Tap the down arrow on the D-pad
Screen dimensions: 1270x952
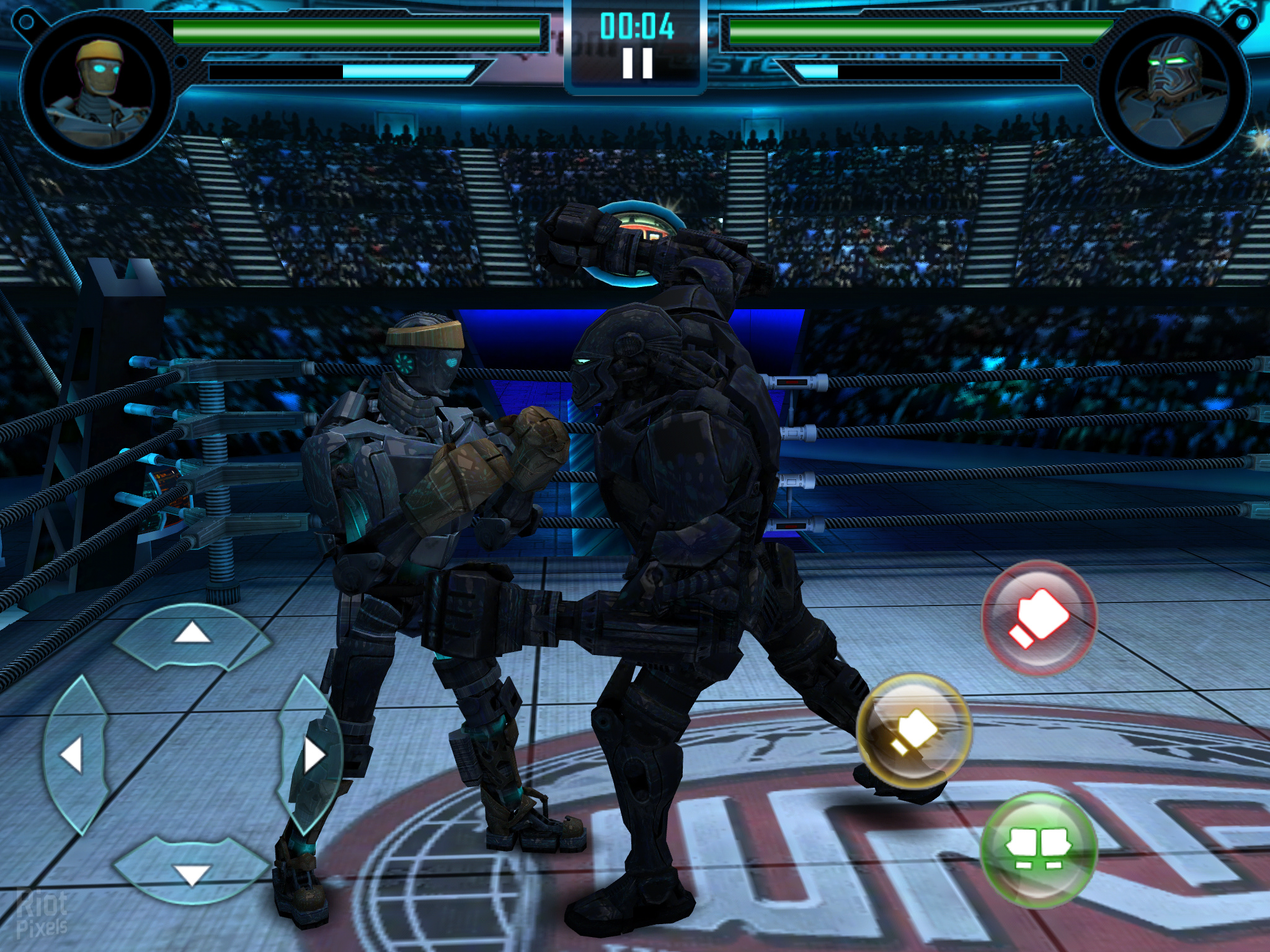point(192,874)
